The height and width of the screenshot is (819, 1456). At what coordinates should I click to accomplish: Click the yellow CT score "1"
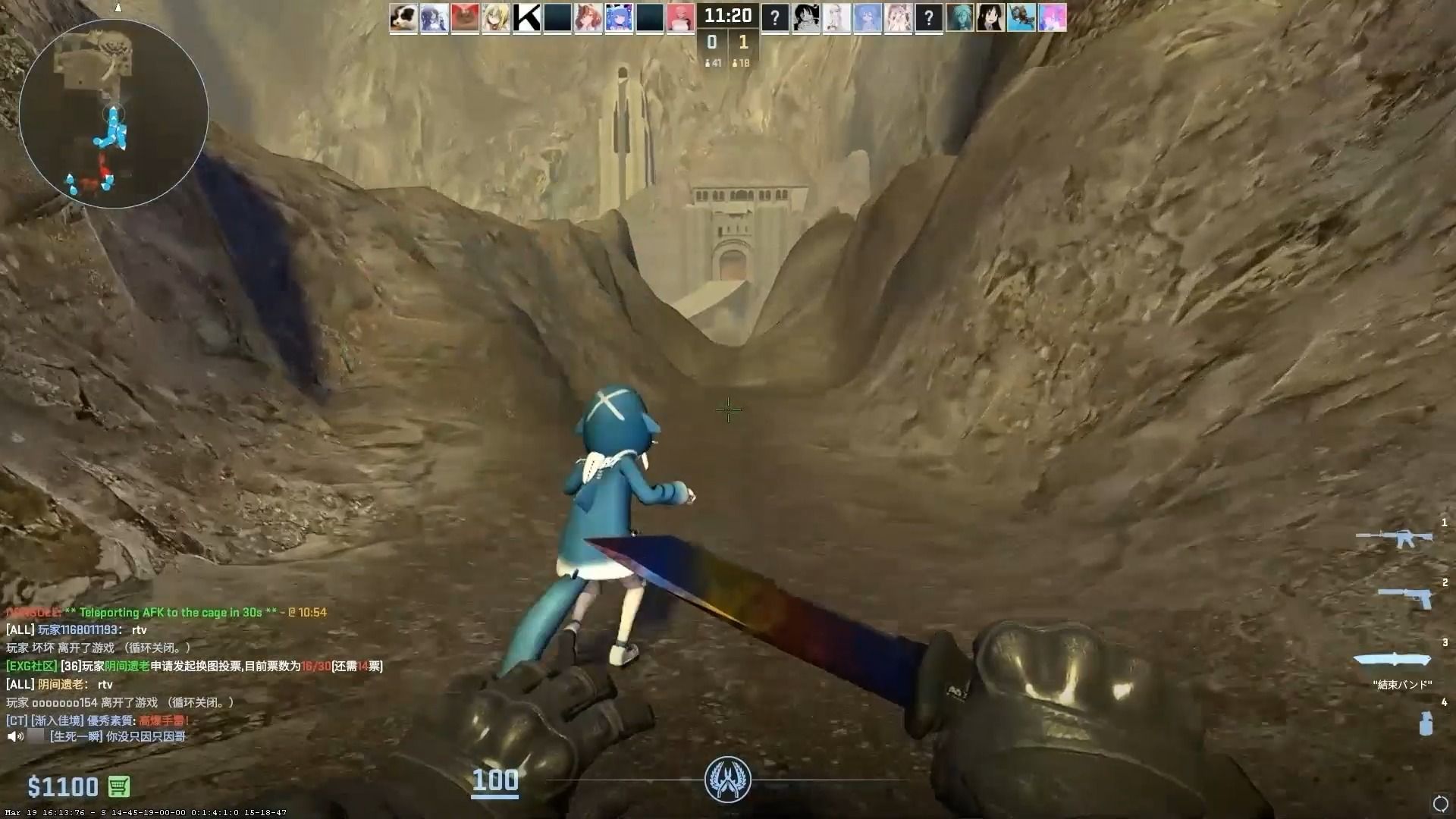coord(742,42)
